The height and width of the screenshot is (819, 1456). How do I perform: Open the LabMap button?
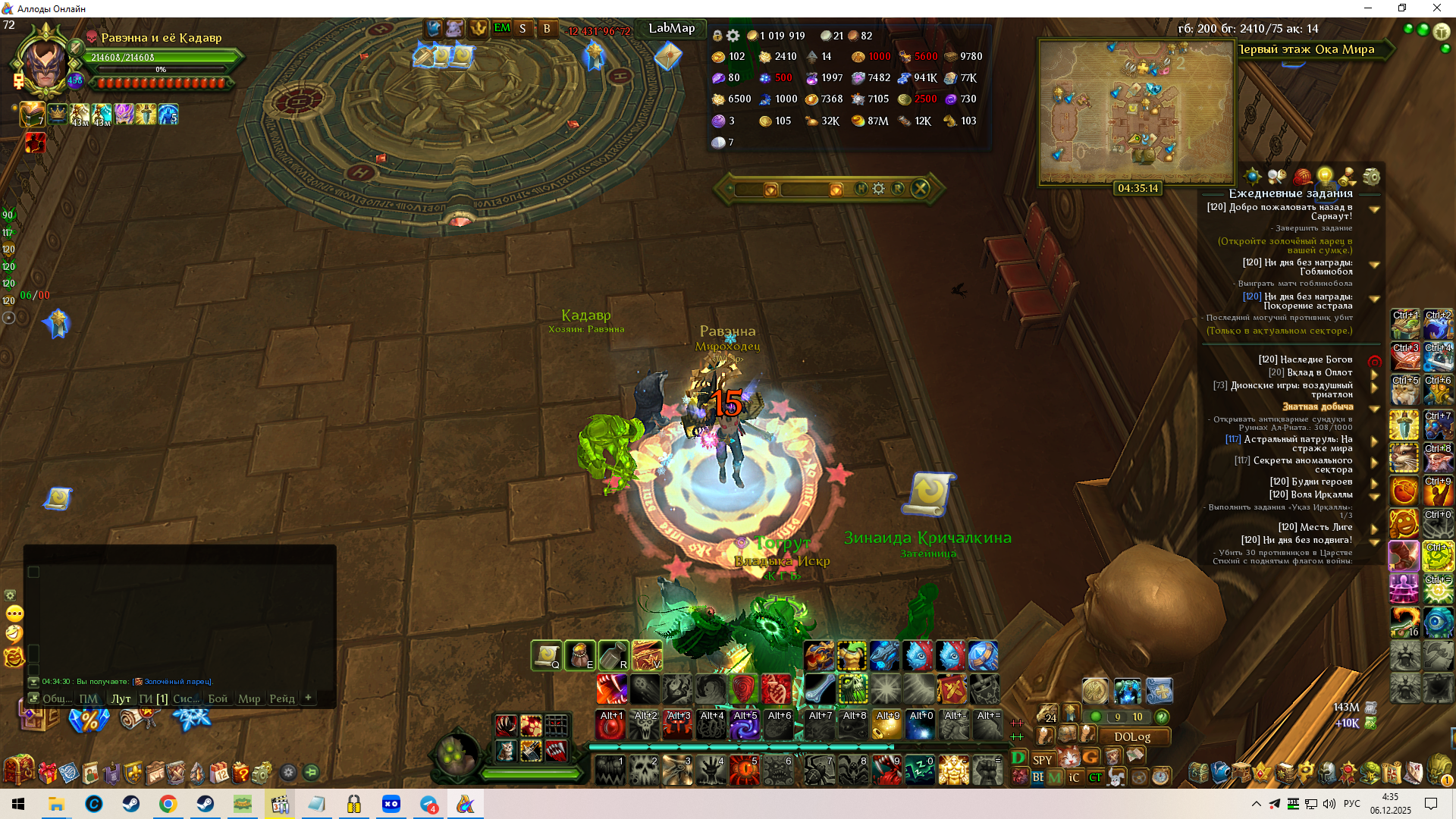[671, 29]
